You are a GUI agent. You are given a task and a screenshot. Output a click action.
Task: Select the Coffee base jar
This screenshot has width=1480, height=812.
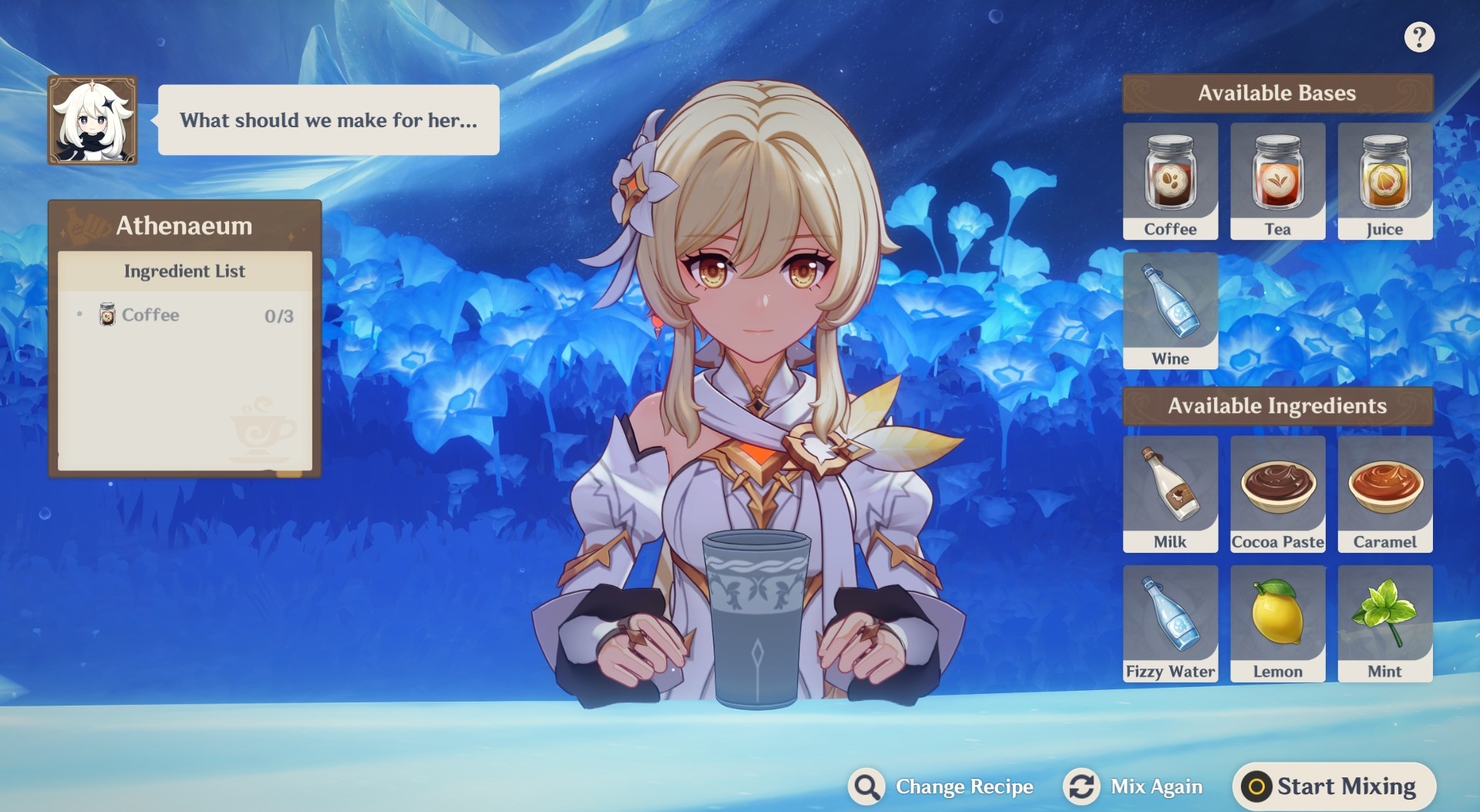pos(1170,180)
